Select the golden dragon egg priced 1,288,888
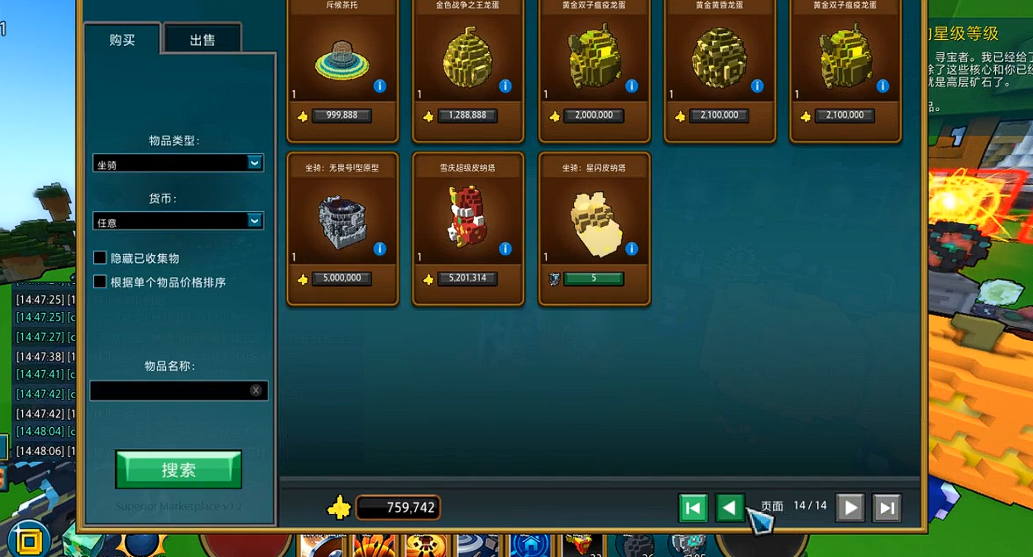1033x557 pixels. pyautogui.click(x=468, y=62)
